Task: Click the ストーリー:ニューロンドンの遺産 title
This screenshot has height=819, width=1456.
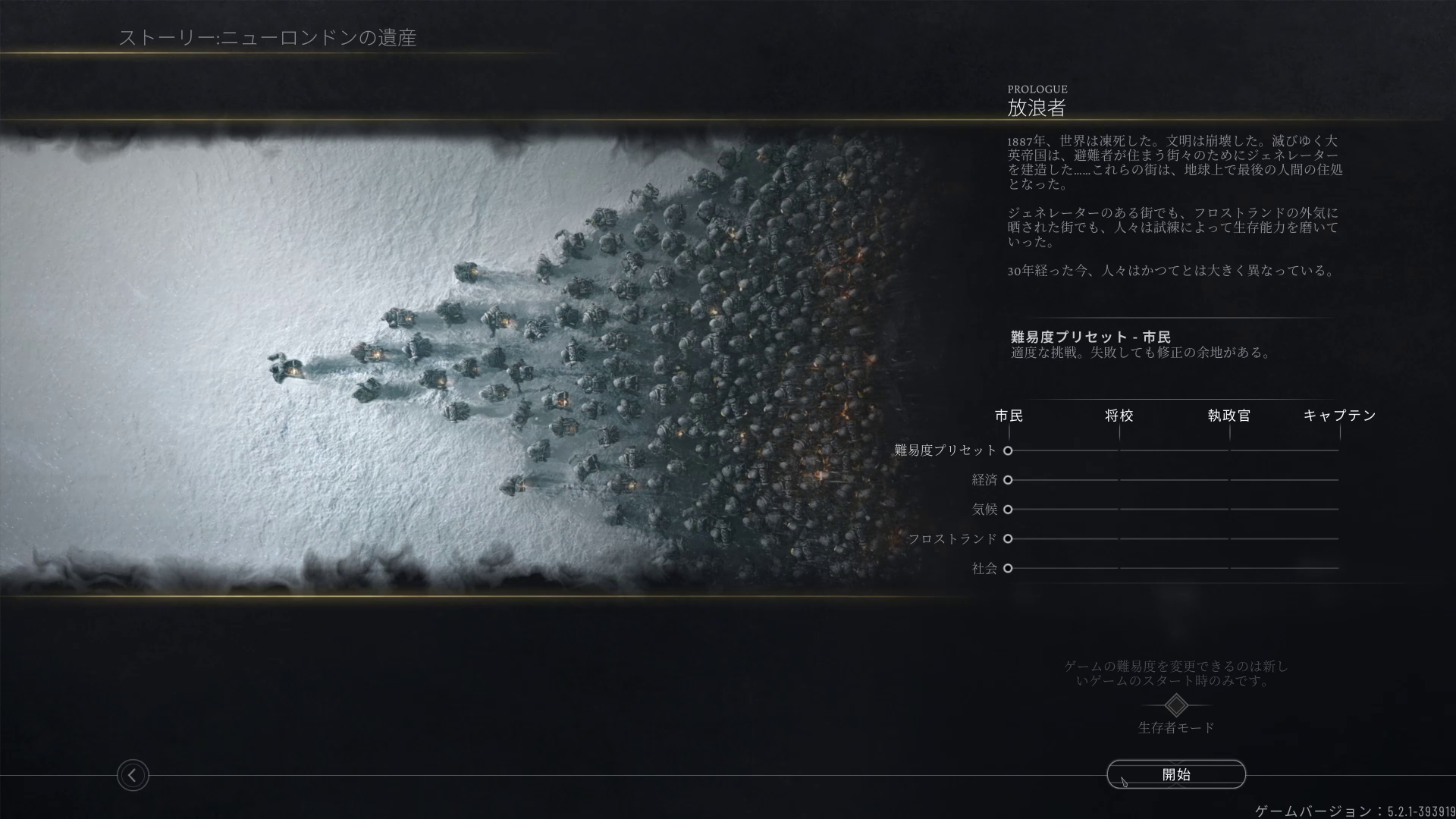Action: pyautogui.click(x=271, y=35)
